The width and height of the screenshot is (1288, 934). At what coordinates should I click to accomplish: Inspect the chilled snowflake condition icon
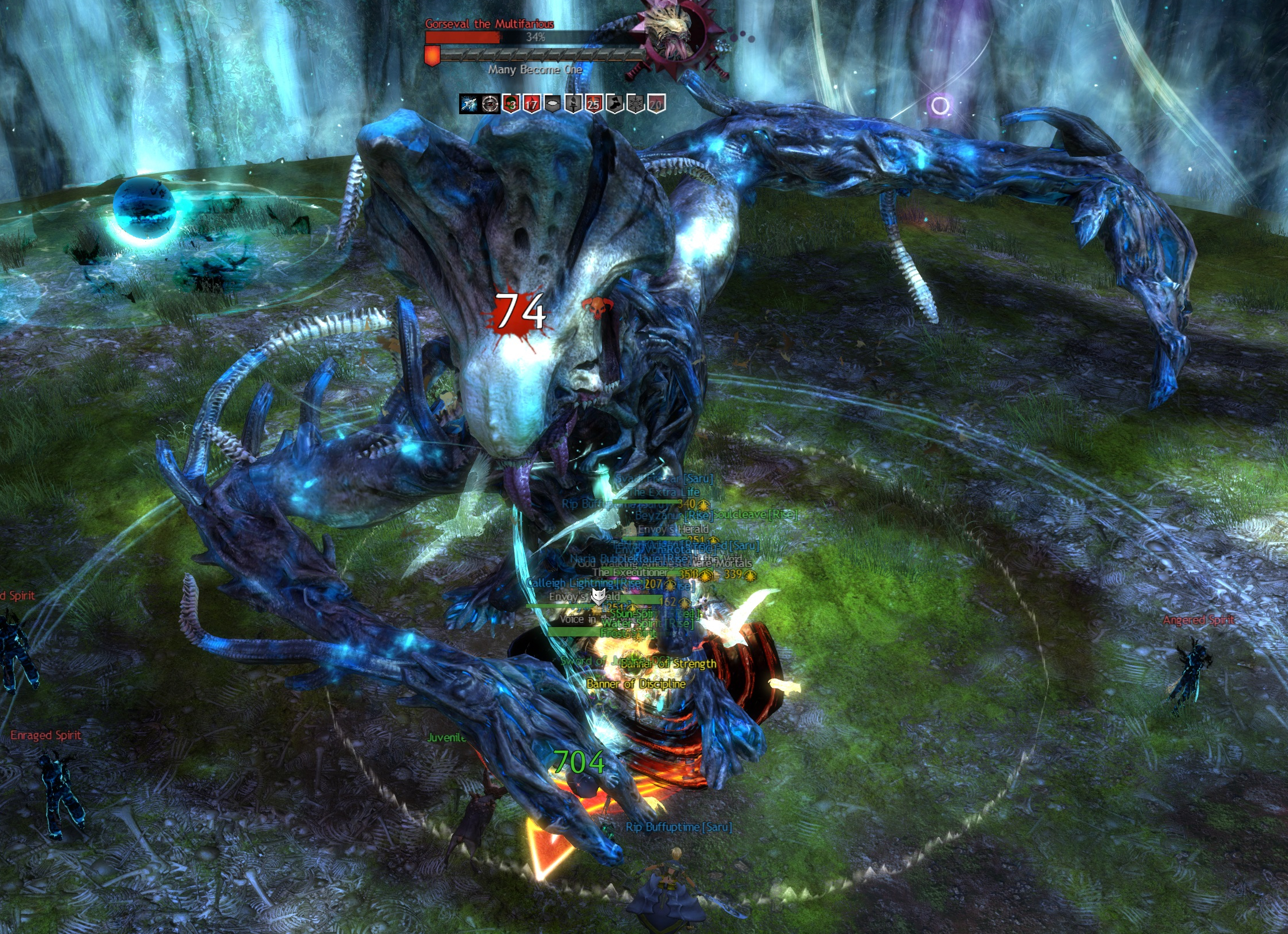635,104
